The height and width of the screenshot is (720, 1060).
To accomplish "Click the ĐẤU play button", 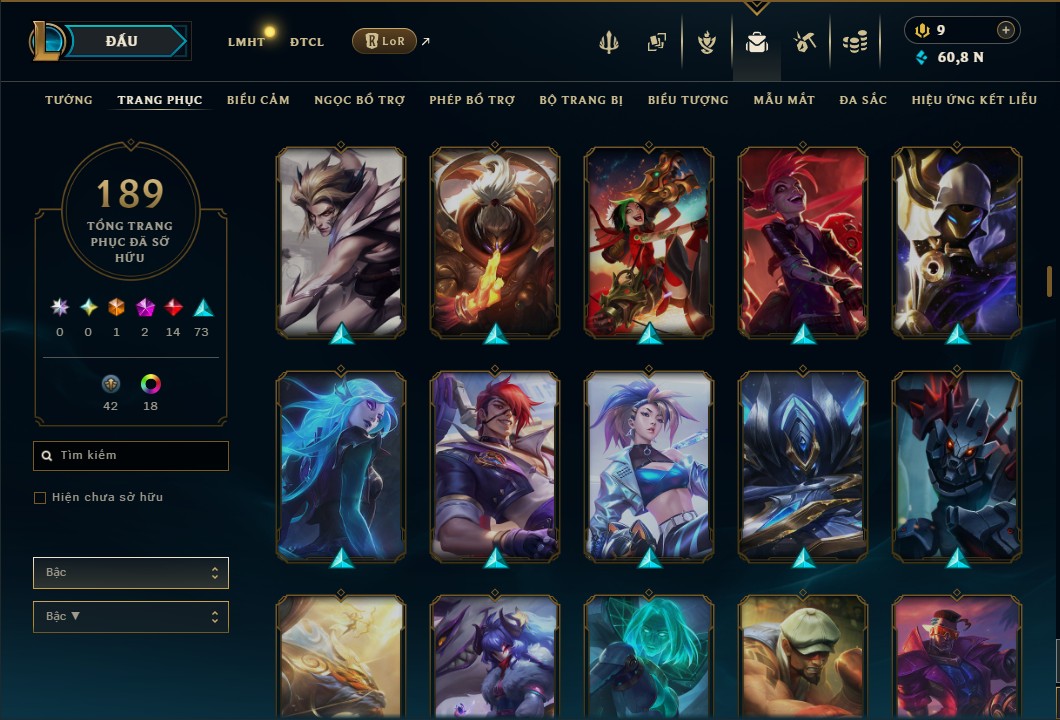I will pos(124,41).
